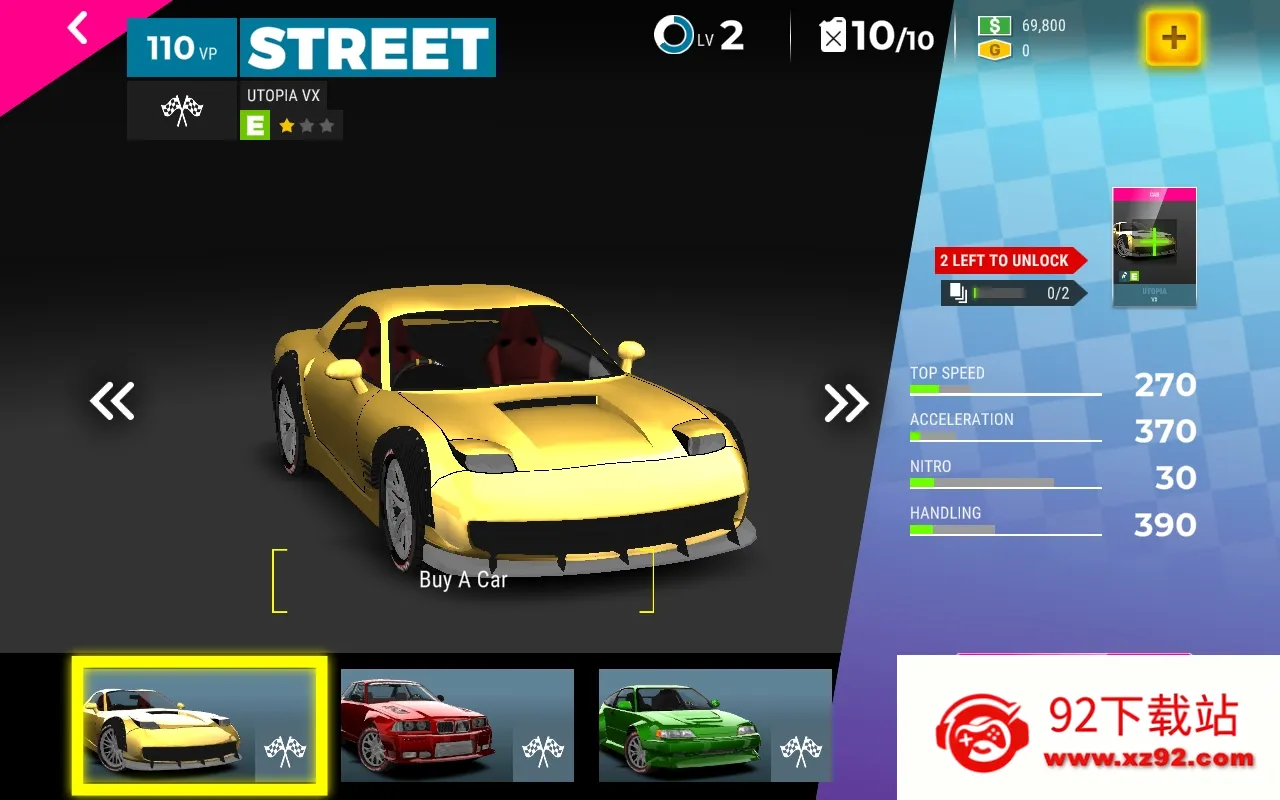
Task: Click the 110 VP badge
Action: click(181, 47)
